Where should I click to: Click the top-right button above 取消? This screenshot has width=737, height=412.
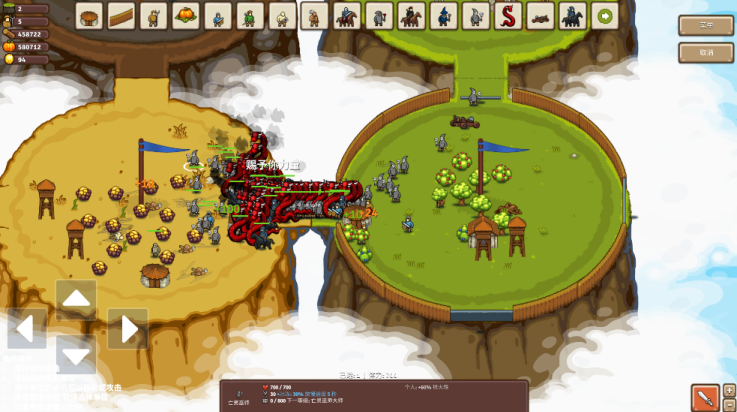point(706,26)
